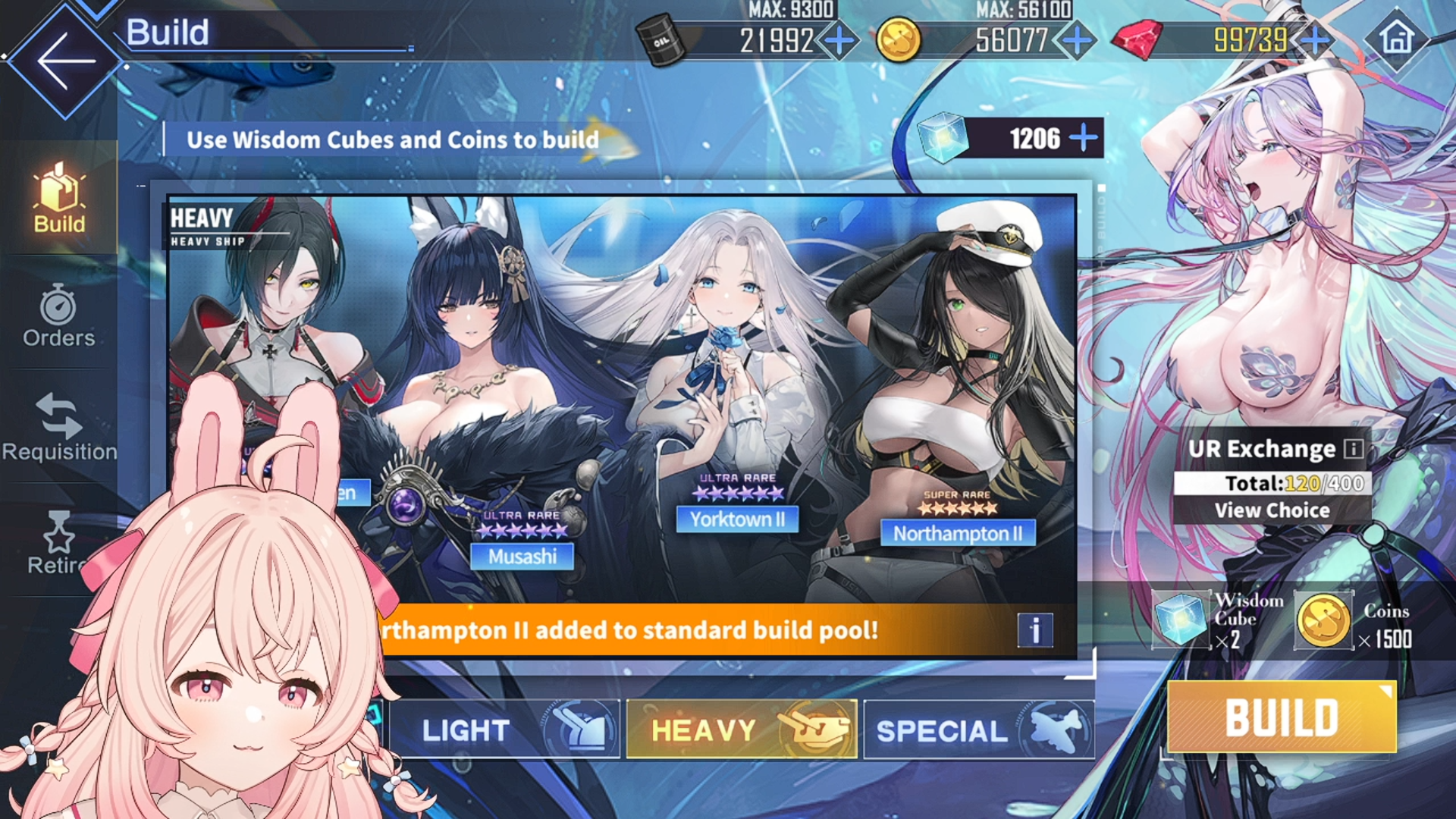Click View Choice for UR Exchange

pos(1272,510)
